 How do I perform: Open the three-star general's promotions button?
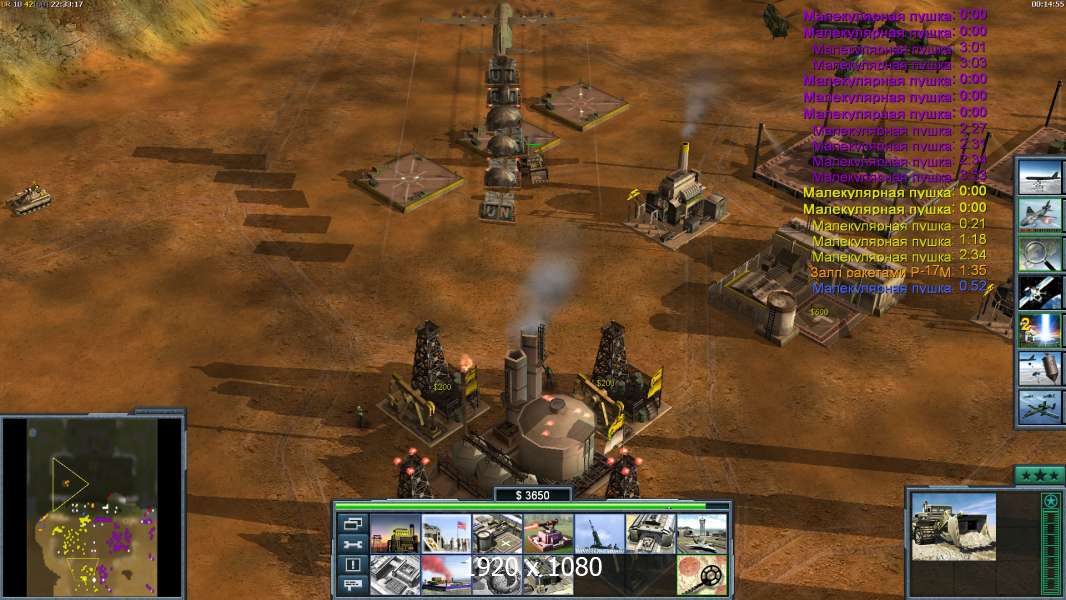pyautogui.click(x=1039, y=474)
